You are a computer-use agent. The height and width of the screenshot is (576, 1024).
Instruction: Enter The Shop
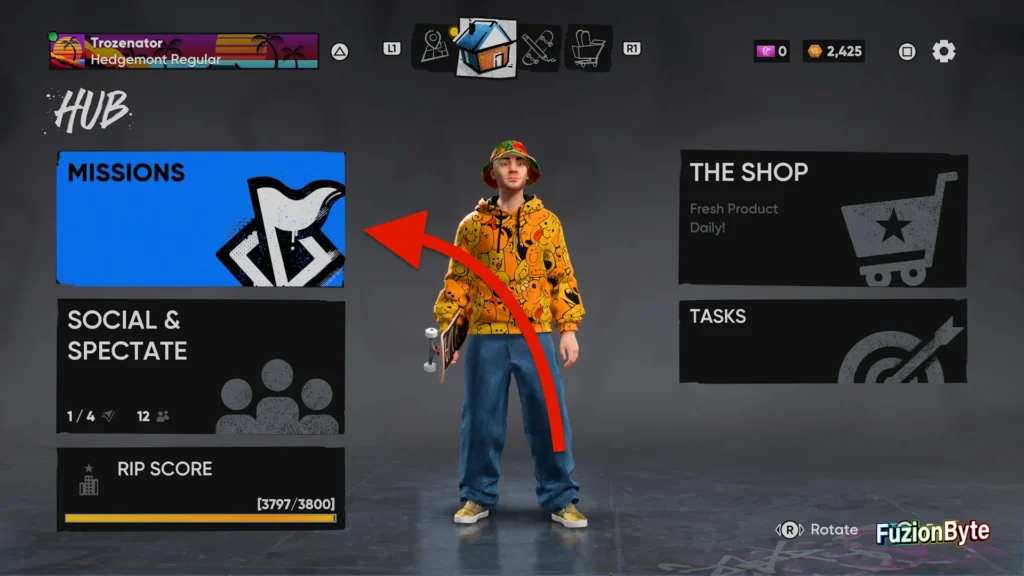coord(822,218)
